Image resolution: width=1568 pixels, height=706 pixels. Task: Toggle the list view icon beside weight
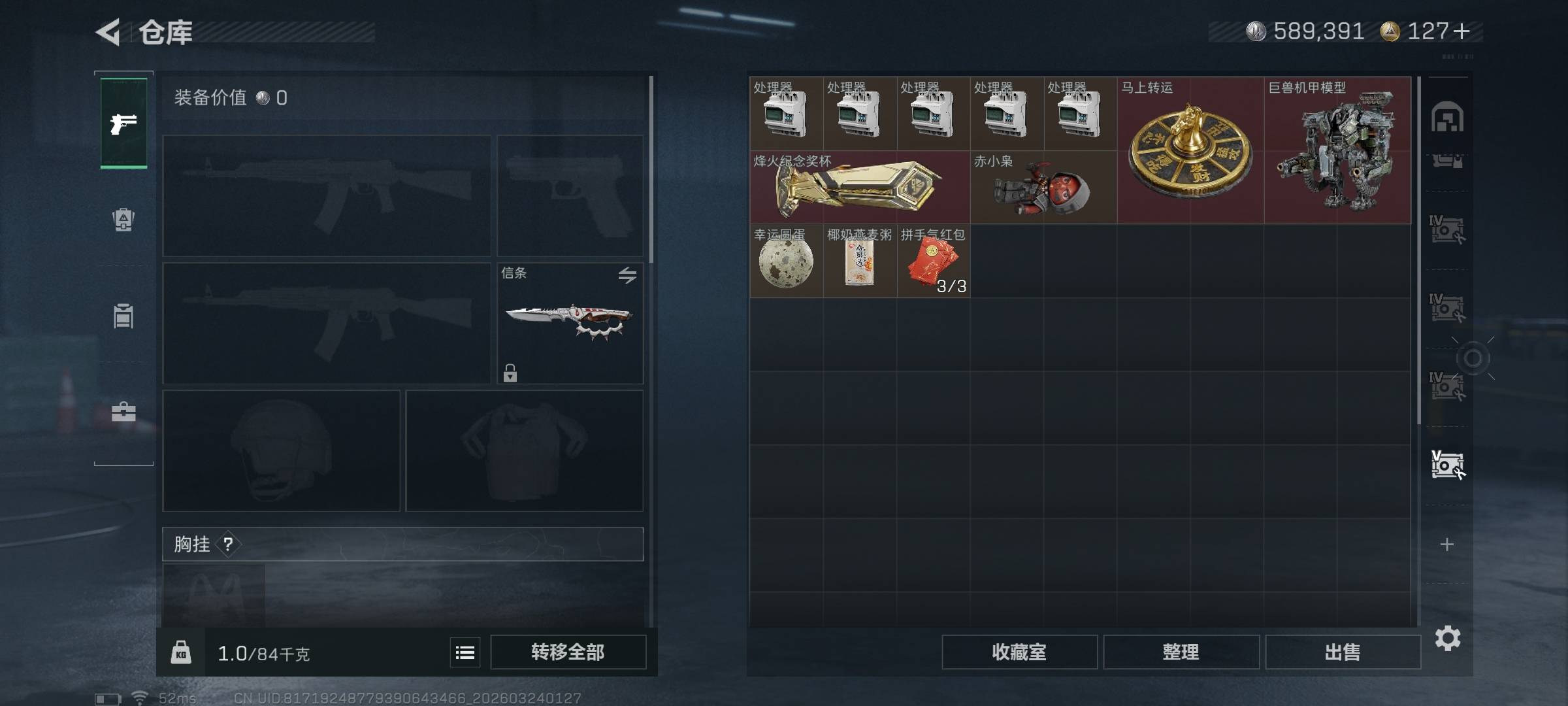pyautogui.click(x=465, y=652)
